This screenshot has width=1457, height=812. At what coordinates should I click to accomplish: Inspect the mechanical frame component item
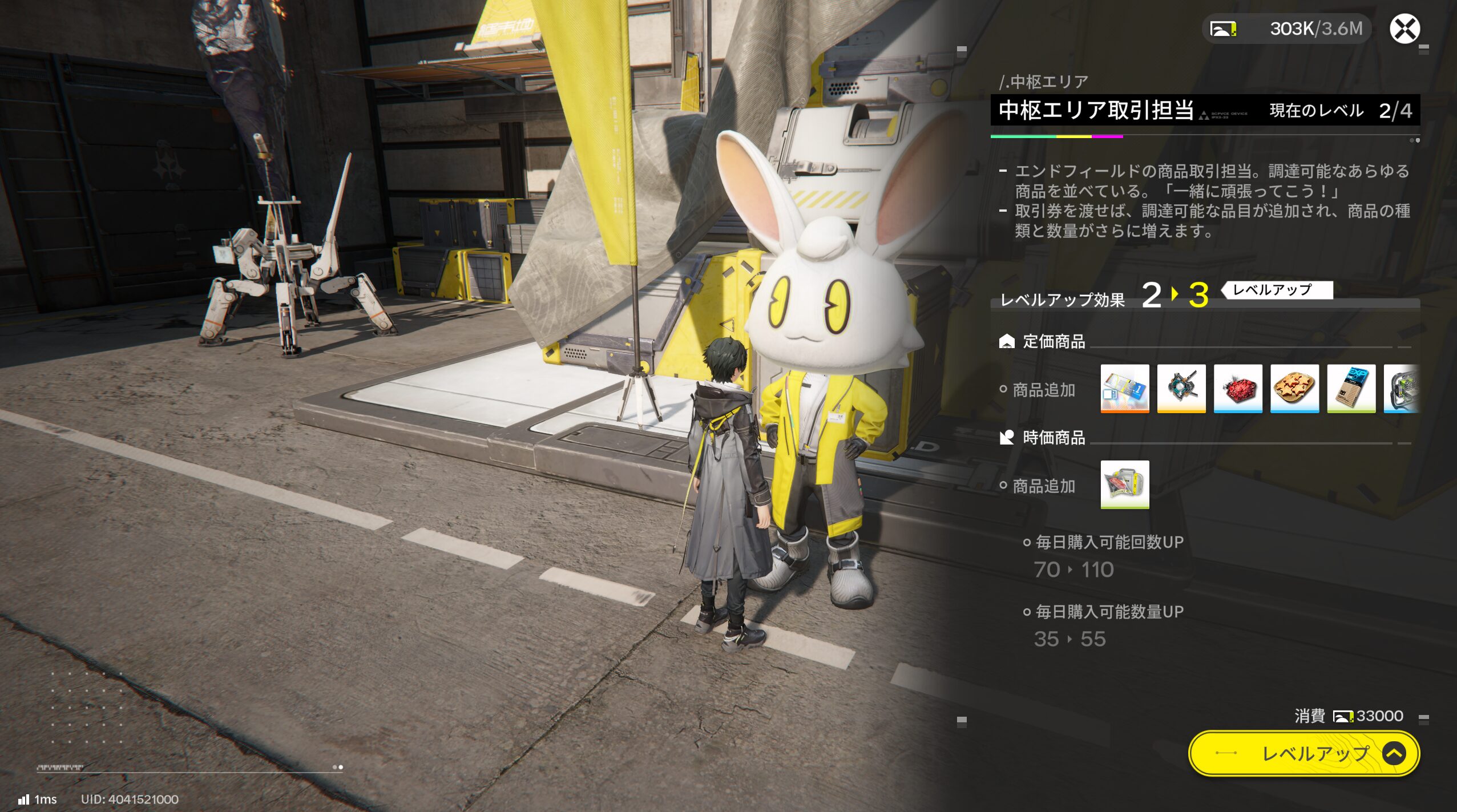pyautogui.click(x=1181, y=388)
